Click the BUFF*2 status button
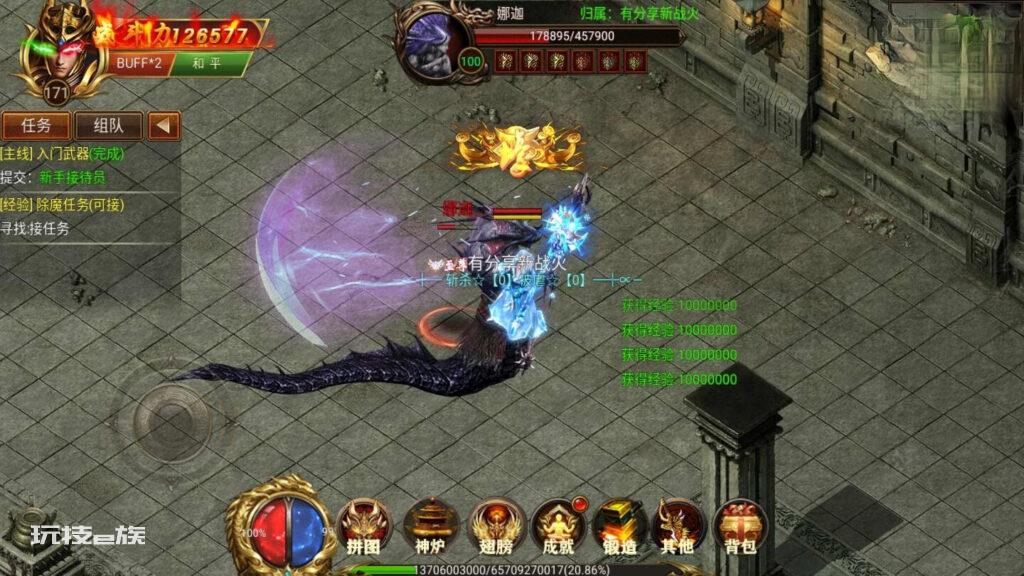 138,64
